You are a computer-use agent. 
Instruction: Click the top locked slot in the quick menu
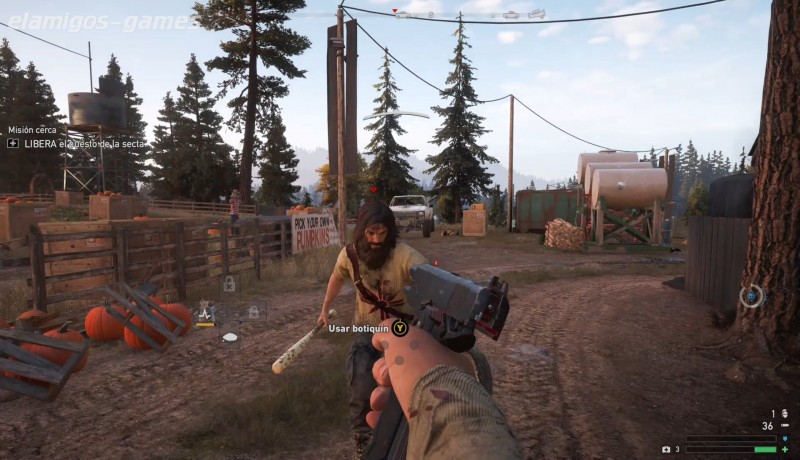coord(229,286)
